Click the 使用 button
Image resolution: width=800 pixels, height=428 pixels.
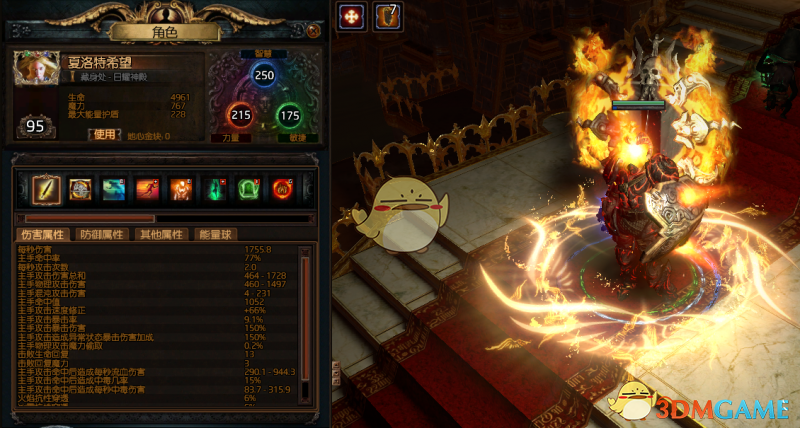[105, 135]
